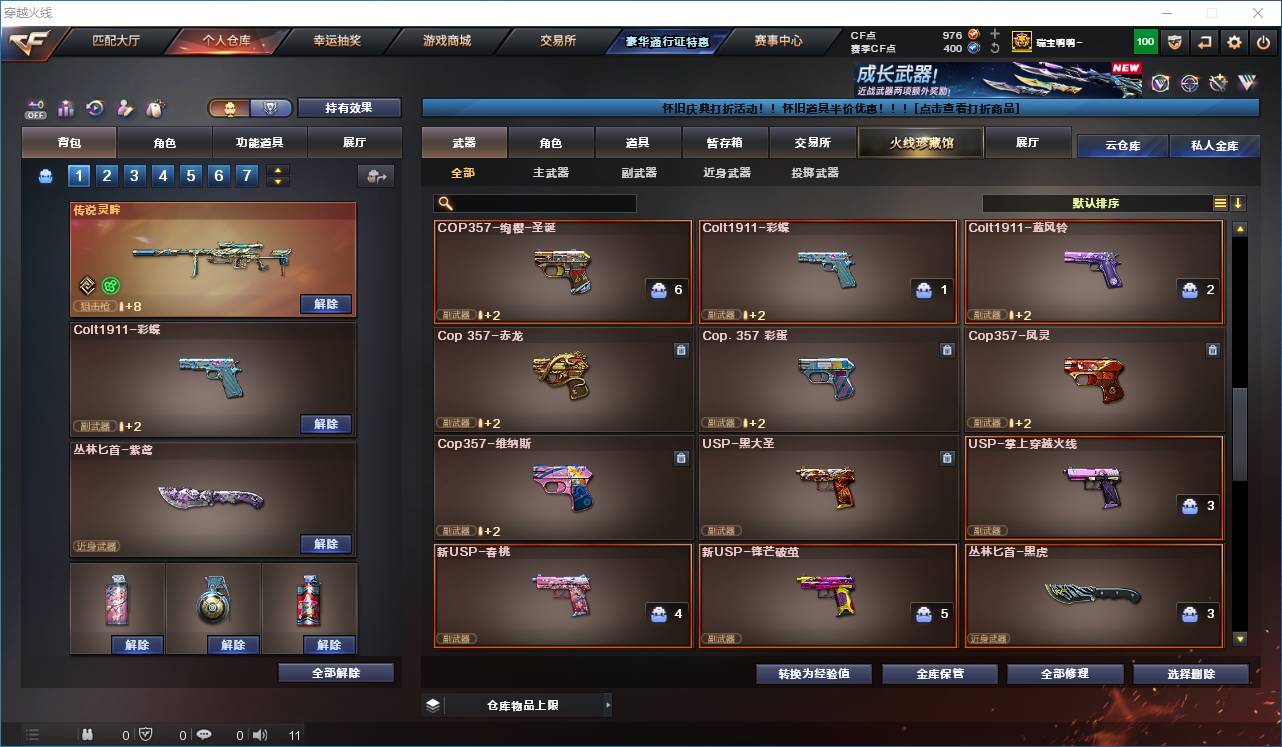Open the settings gear icon
Image resolution: width=1282 pixels, height=747 pixels.
(x=1232, y=41)
